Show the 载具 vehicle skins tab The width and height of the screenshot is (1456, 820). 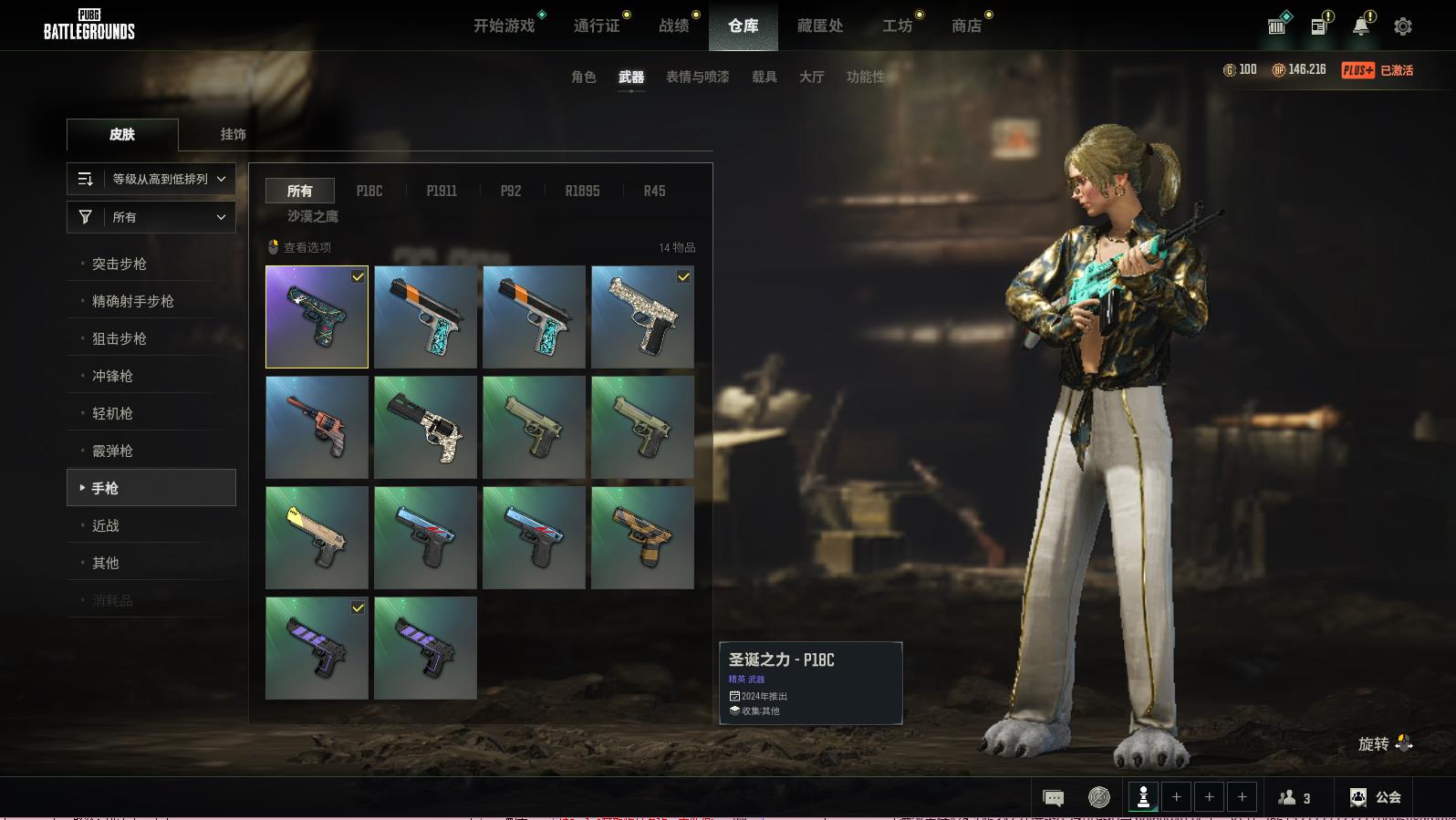(764, 77)
